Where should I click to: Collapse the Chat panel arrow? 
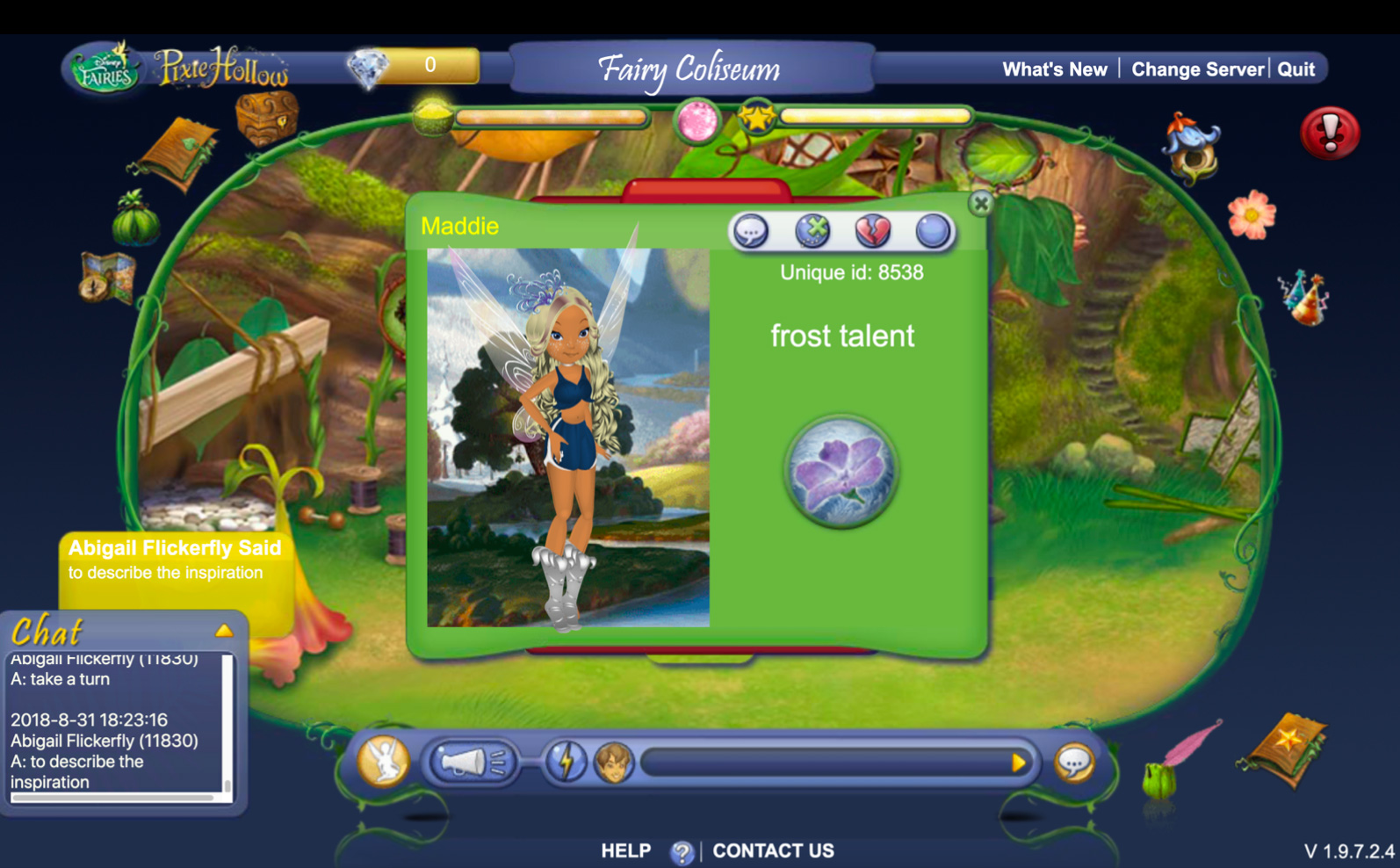tap(224, 630)
